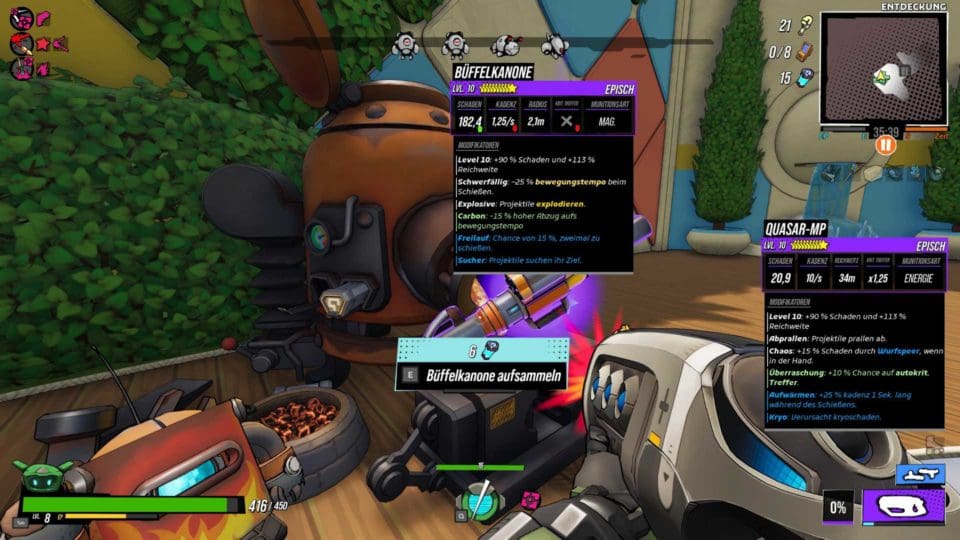Image resolution: width=960 pixels, height=540 pixels.
Task: Pause with the orange pause button
Action: pos(885,145)
